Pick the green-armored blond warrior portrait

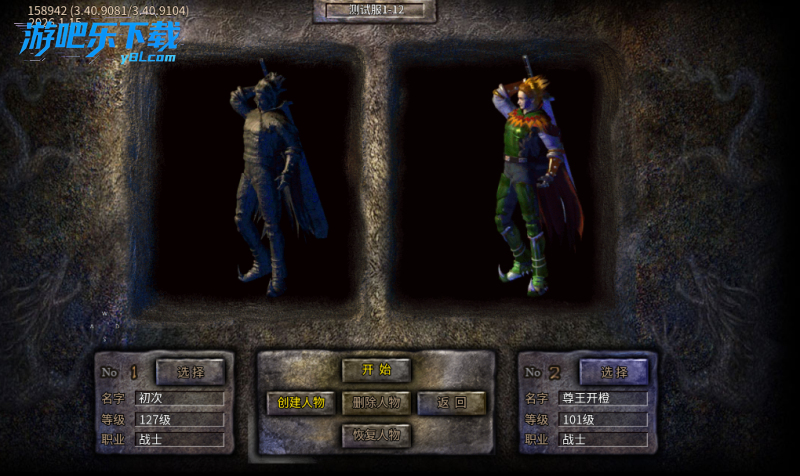point(528,180)
